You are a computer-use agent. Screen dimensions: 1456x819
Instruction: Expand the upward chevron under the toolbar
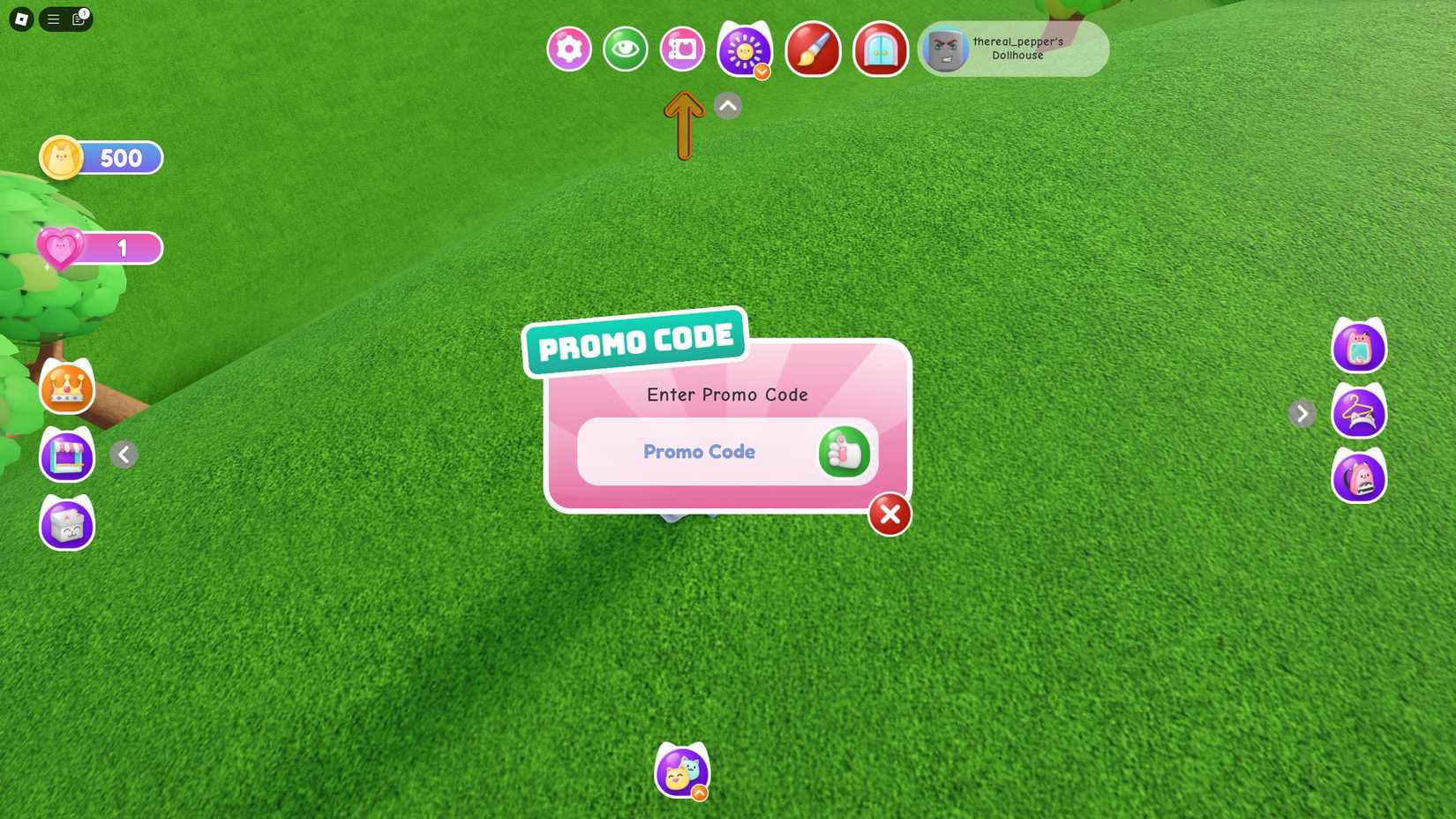tap(726, 105)
